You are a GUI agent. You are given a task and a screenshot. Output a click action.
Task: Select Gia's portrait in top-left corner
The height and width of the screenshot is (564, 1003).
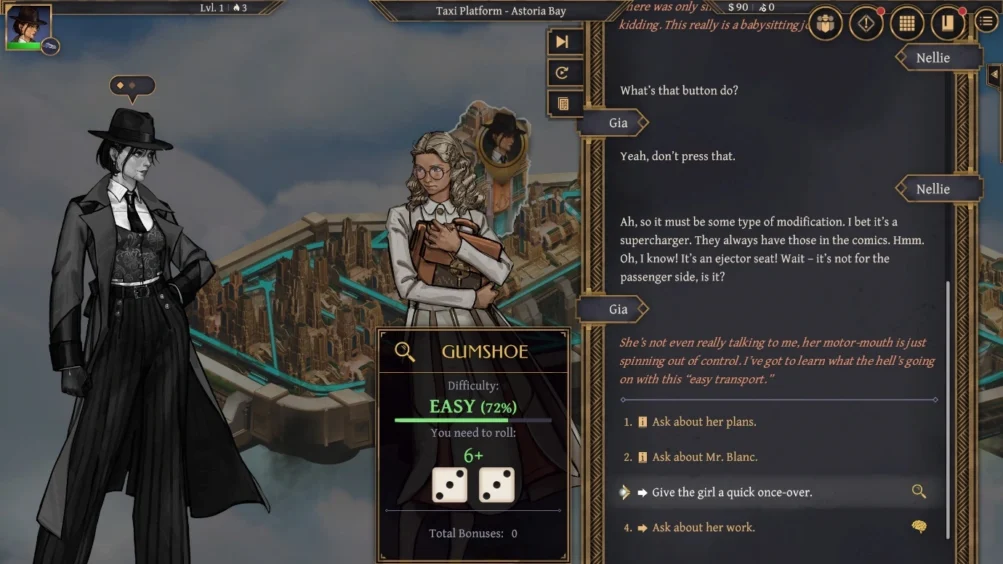click(27, 27)
